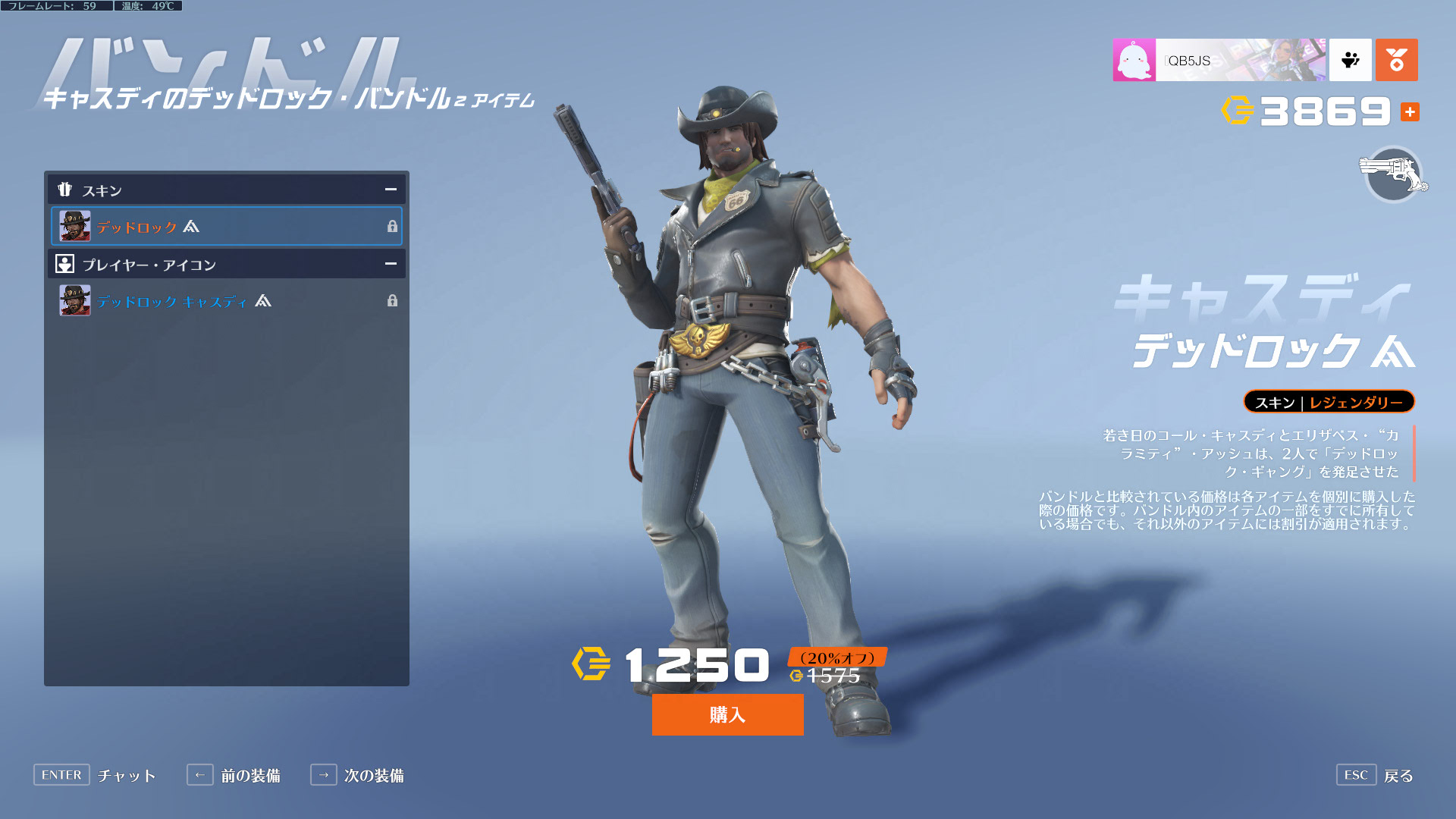This screenshot has width=1456, height=819.
Task: Click the orange medal icon button
Action: pos(1396,60)
